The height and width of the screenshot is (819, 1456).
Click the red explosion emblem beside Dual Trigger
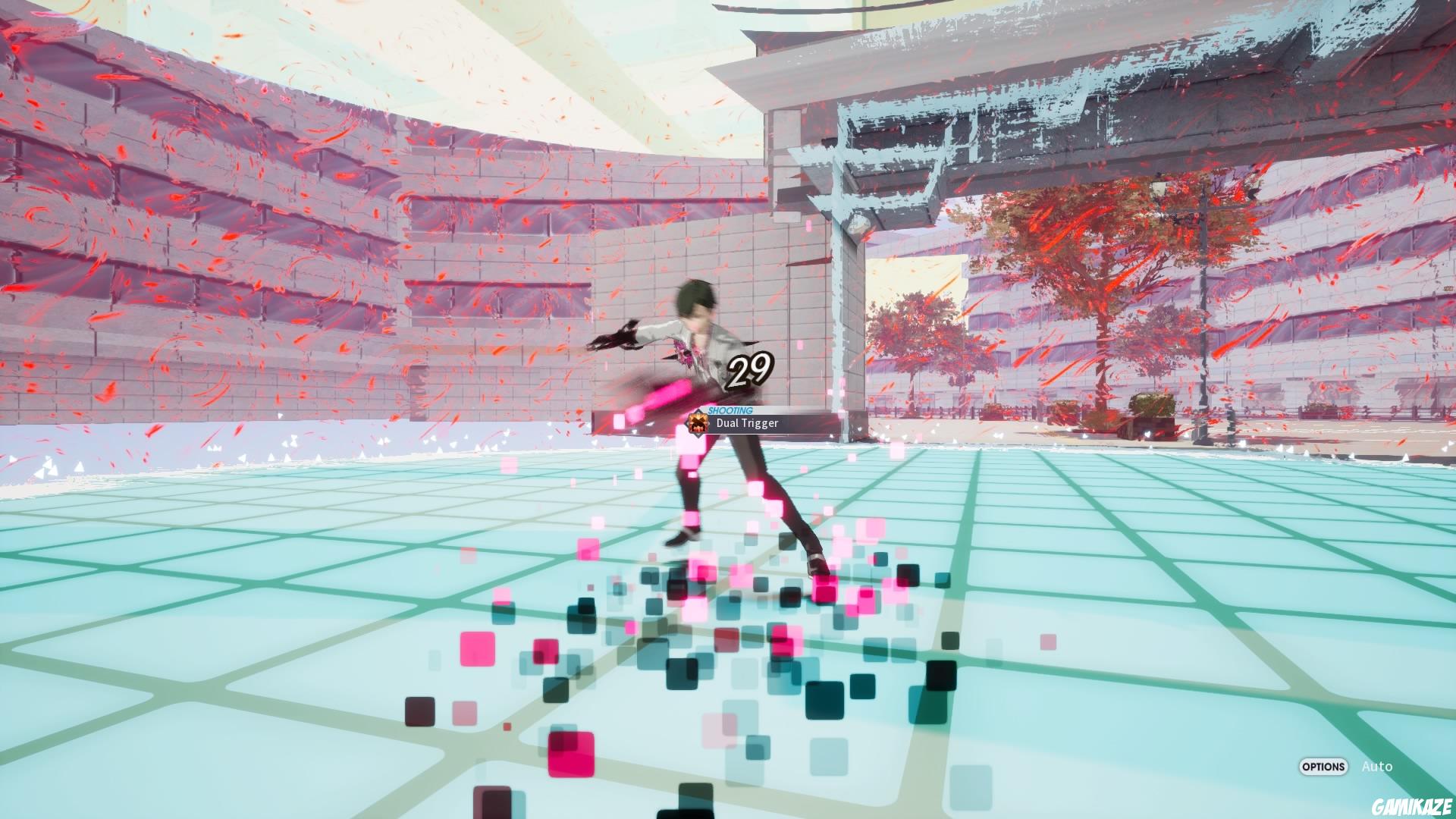697,423
